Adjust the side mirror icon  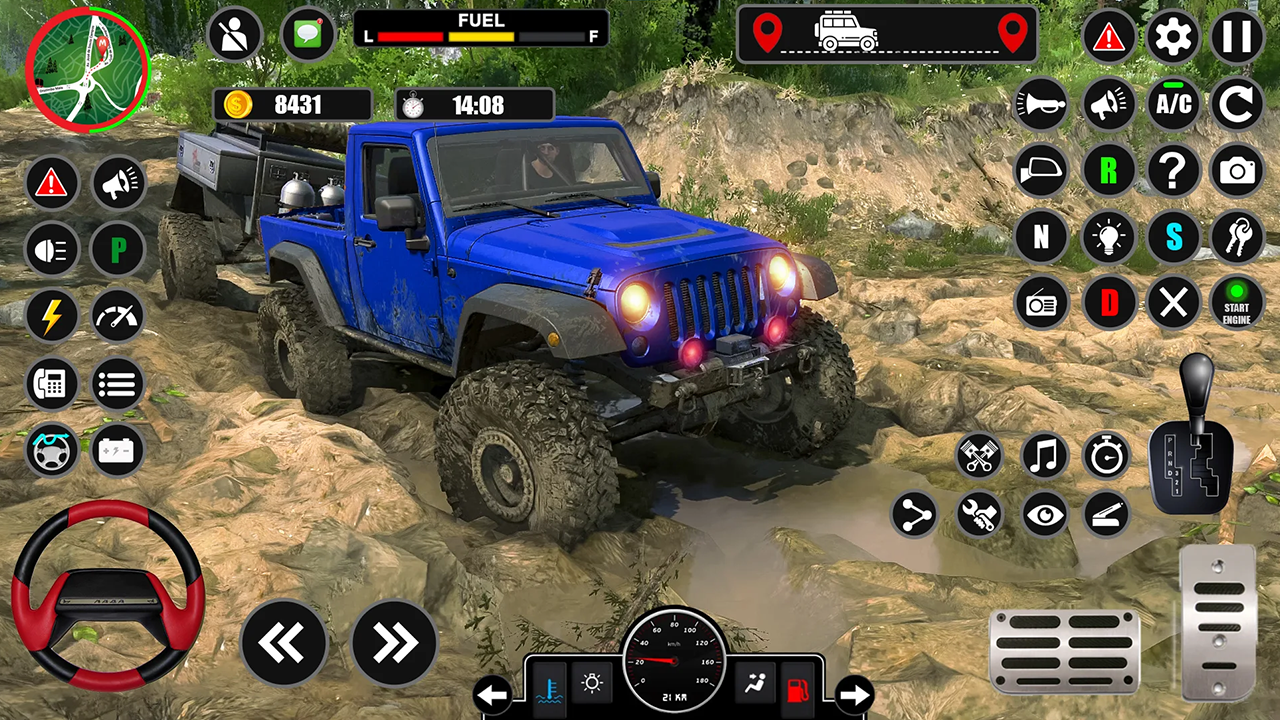coord(1041,170)
